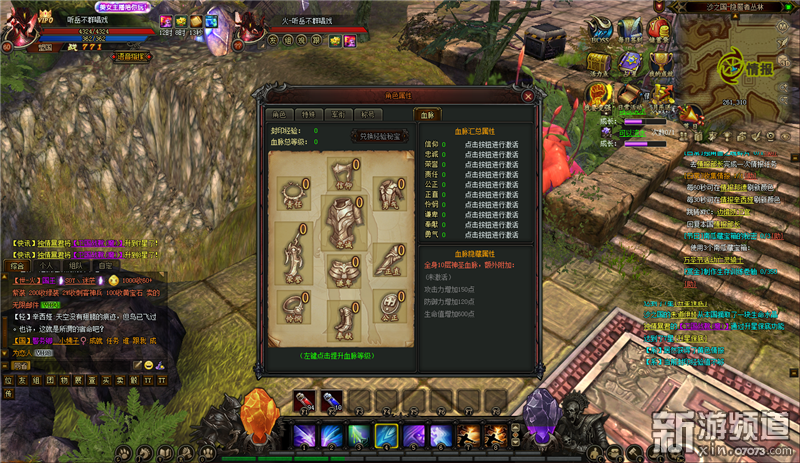The height and width of the screenshot is (463, 800).
Task: Open the chat emoji picker
Action: 149,366
